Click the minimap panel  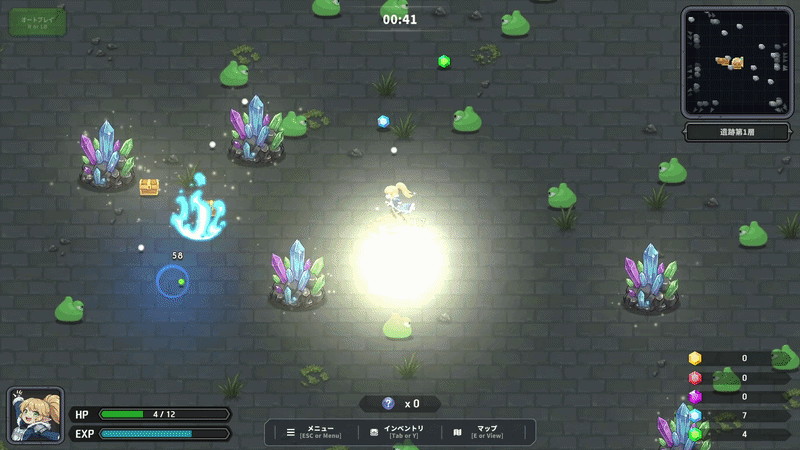tap(738, 62)
